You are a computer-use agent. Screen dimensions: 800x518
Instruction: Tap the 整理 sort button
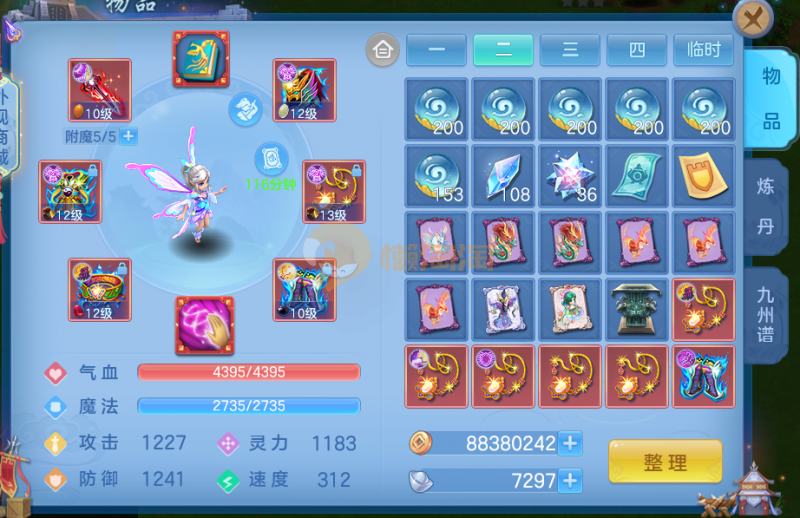point(665,462)
